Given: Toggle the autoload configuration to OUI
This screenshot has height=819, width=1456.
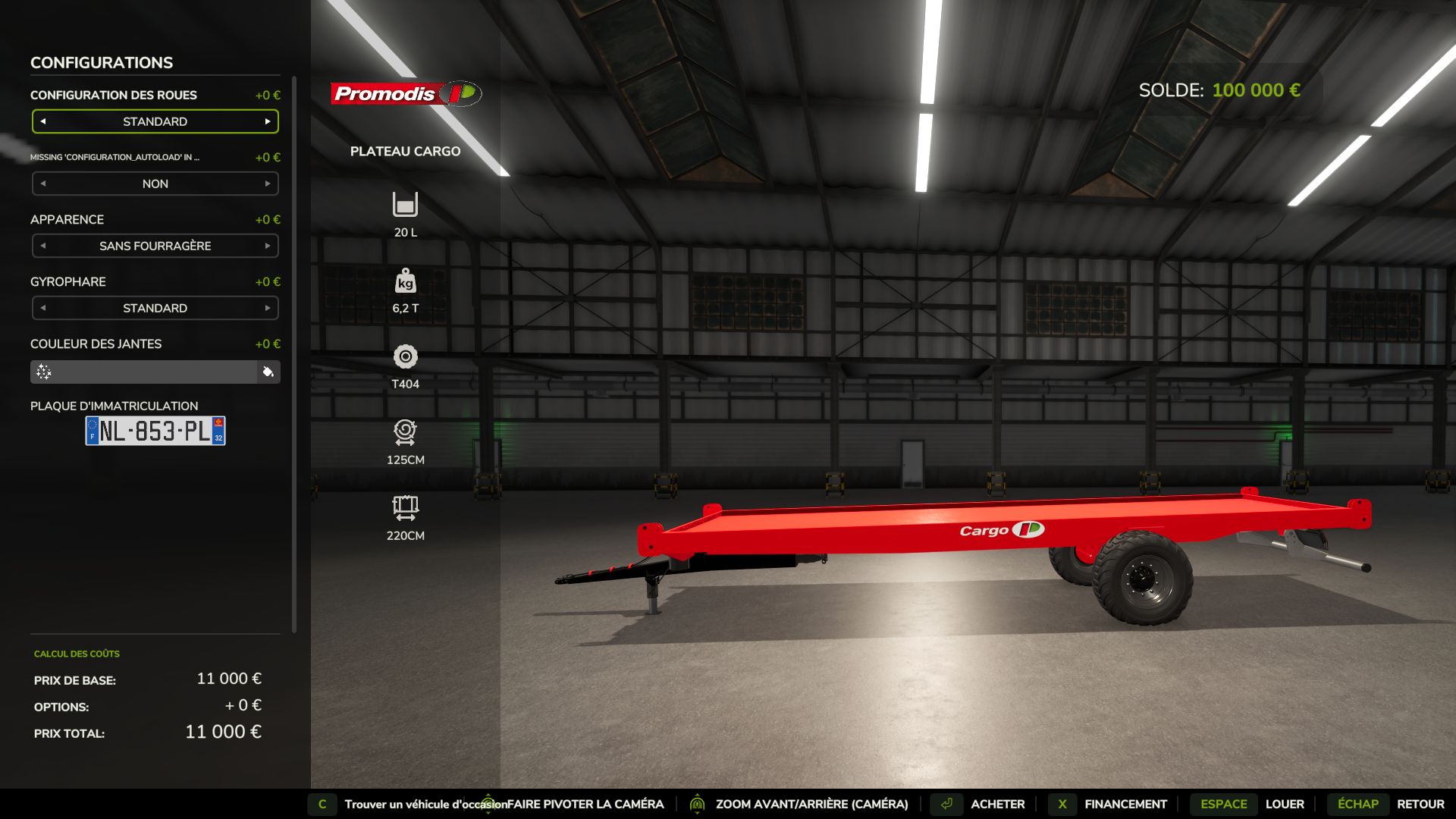Looking at the screenshot, I should [x=268, y=184].
